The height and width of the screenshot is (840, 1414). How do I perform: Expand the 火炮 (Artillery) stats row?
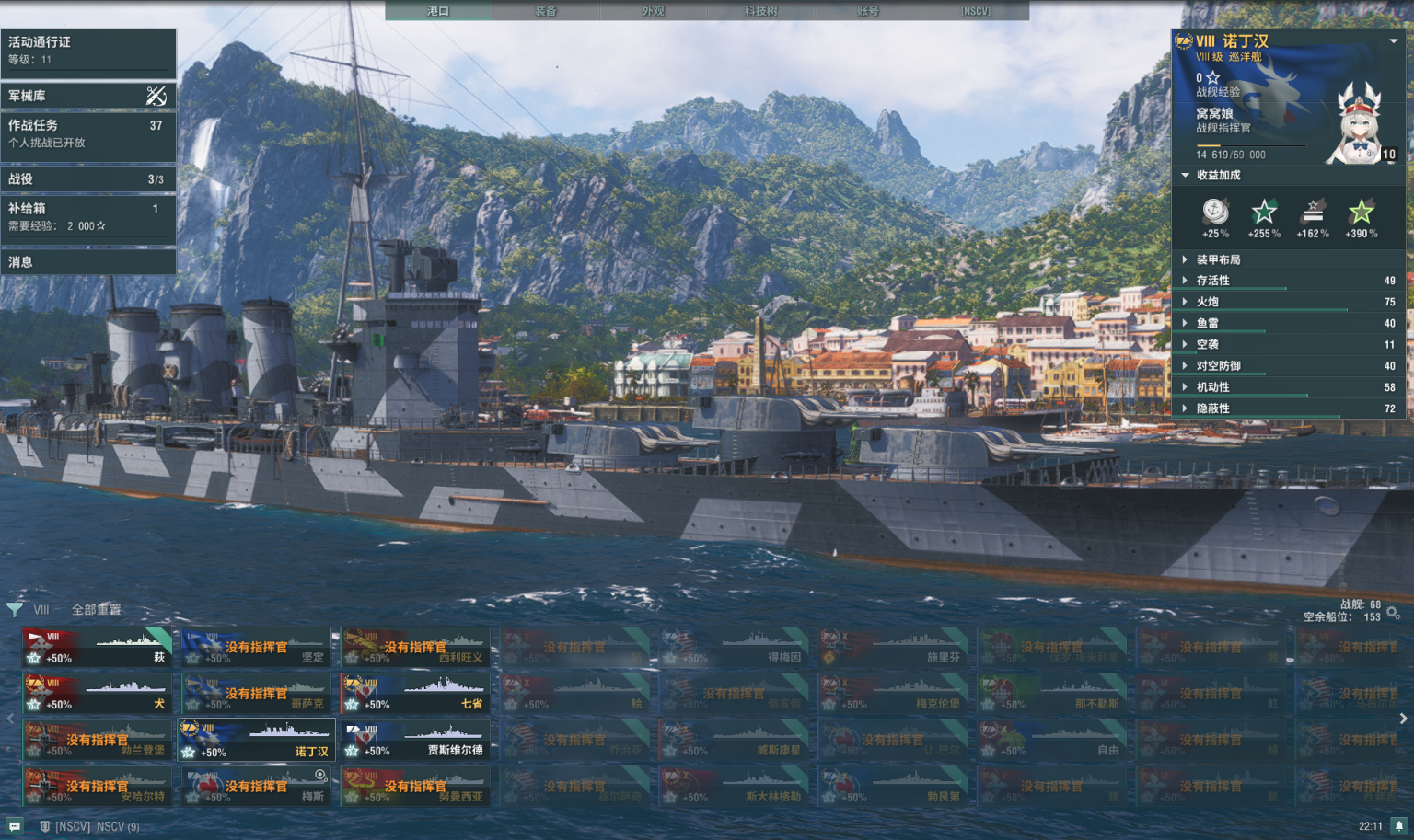point(1289,302)
